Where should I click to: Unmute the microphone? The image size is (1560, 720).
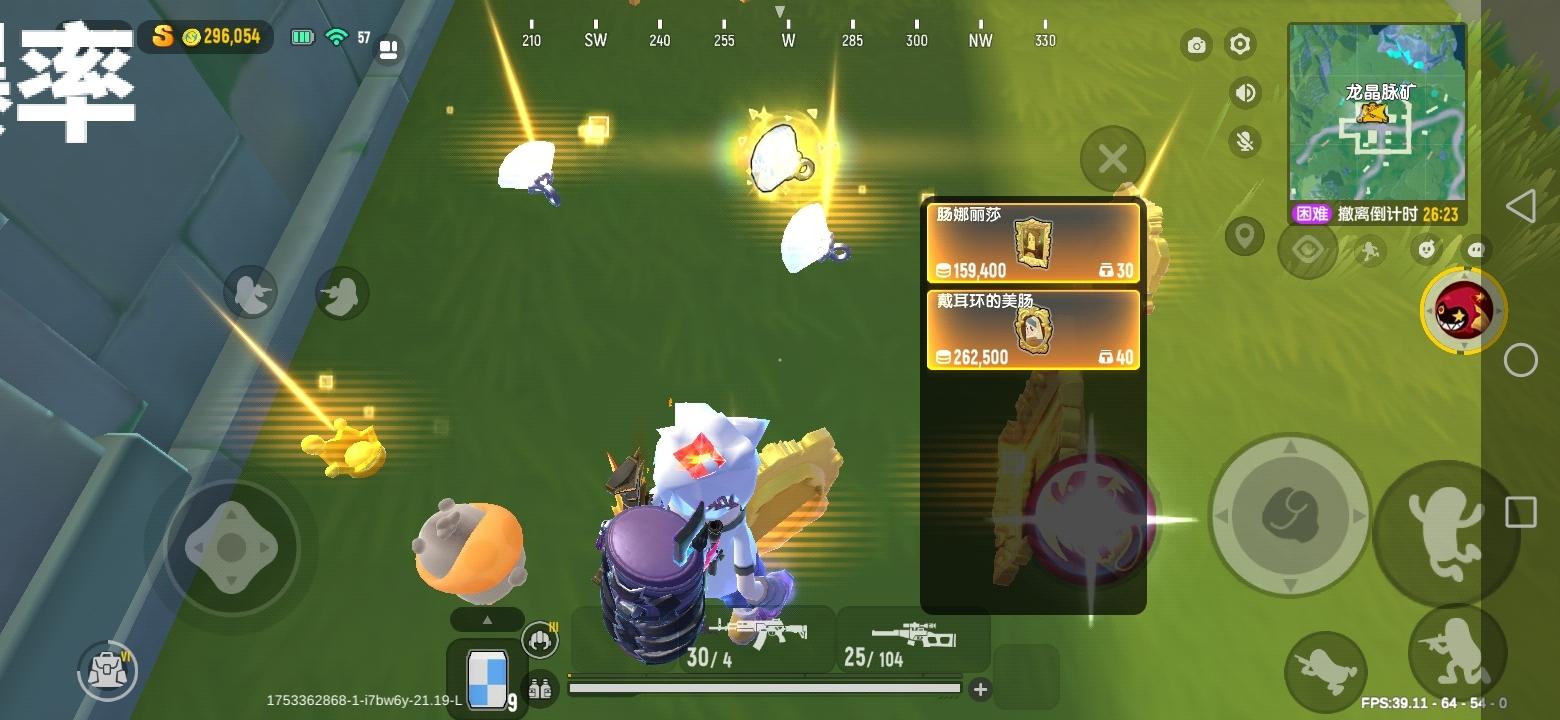[1244, 141]
